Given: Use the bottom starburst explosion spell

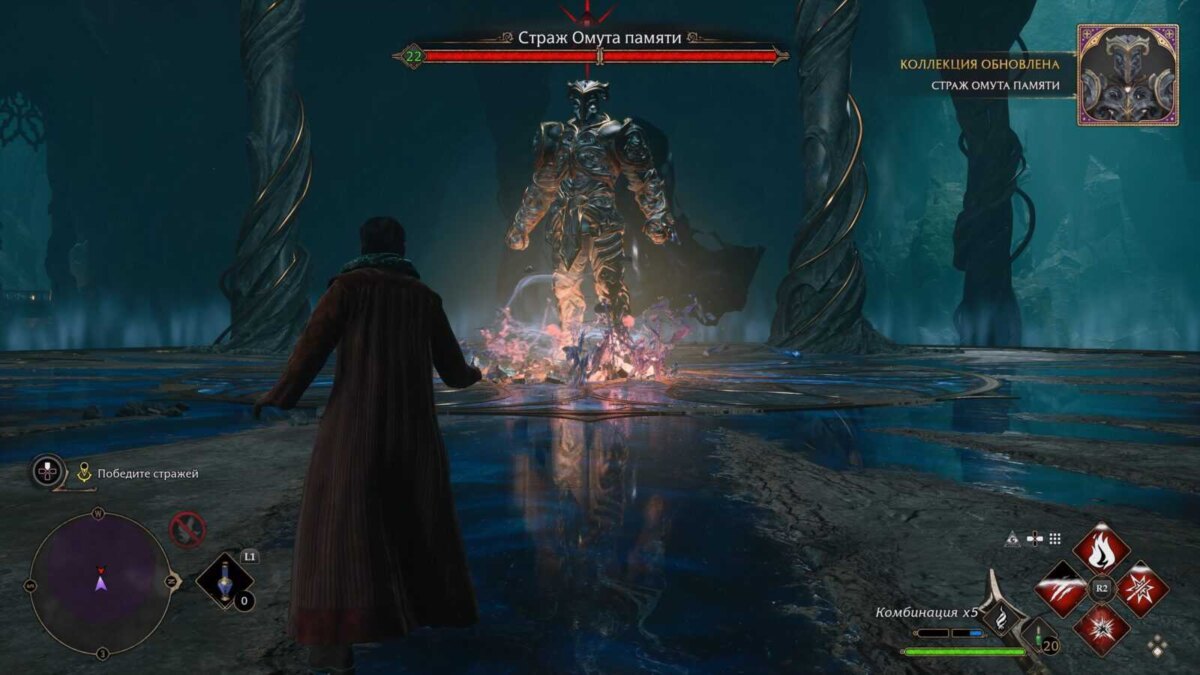Looking at the screenshot, I should pos(1101,629).
